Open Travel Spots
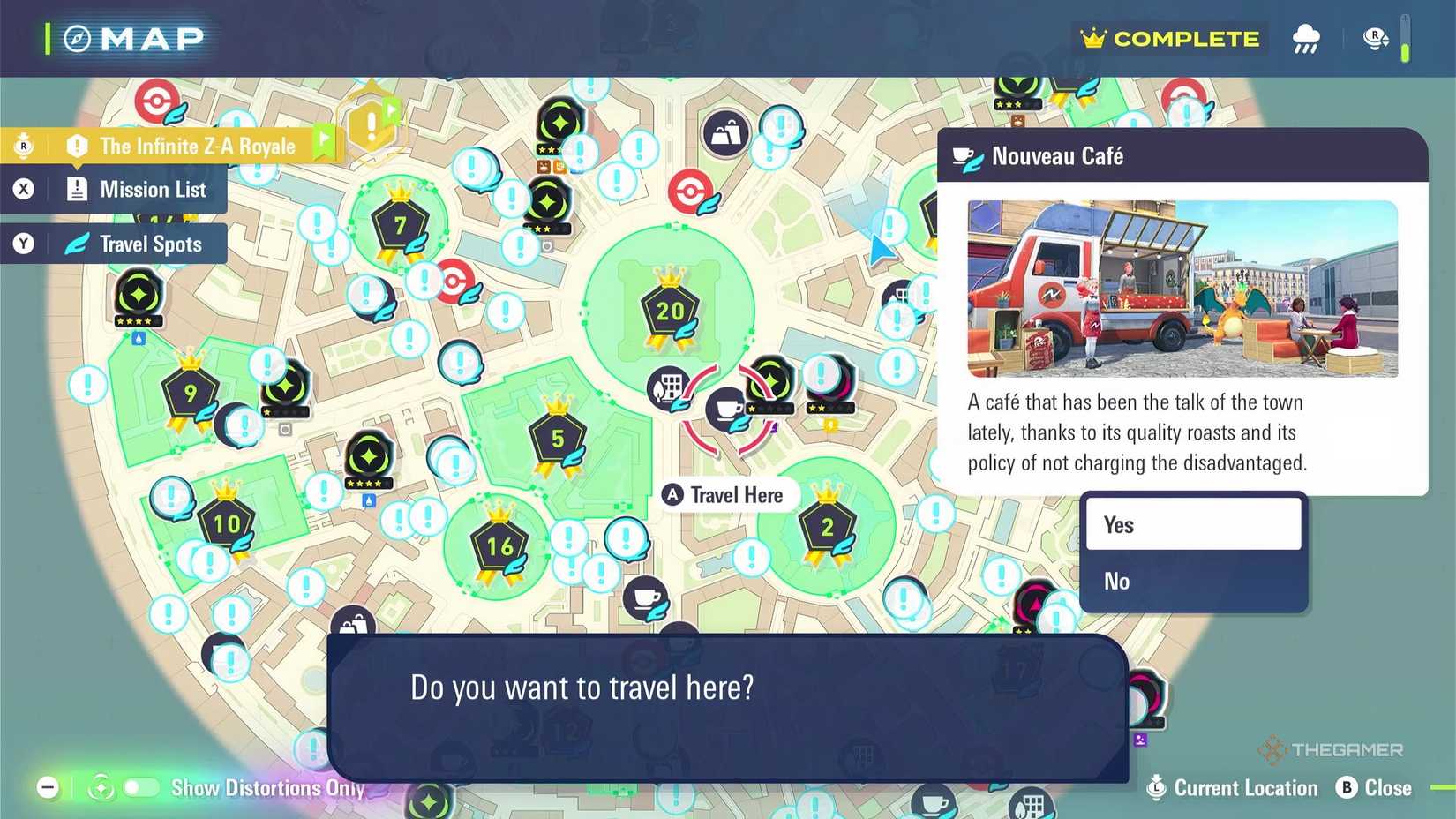This screenshot has height=819, width=1456. coord(150,244)
